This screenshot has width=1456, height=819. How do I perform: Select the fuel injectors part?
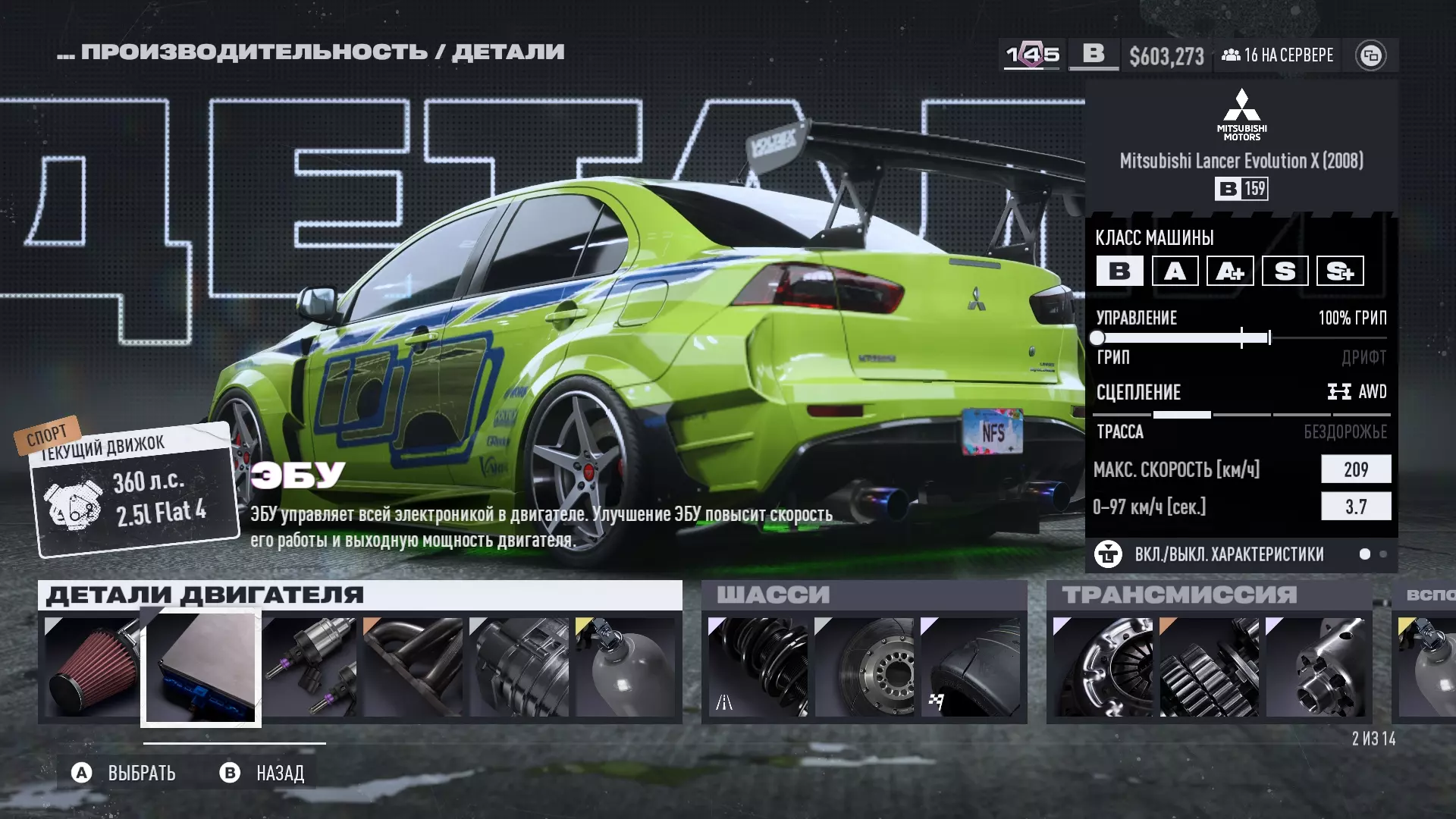tap(310, 667)
